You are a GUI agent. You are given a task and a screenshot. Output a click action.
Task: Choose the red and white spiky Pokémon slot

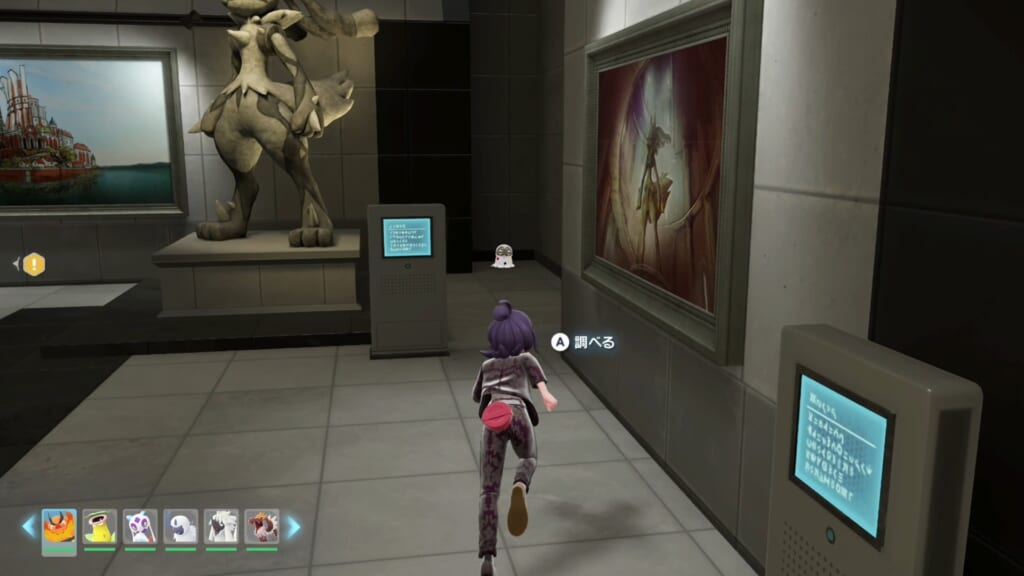click(x=262, y=526)
